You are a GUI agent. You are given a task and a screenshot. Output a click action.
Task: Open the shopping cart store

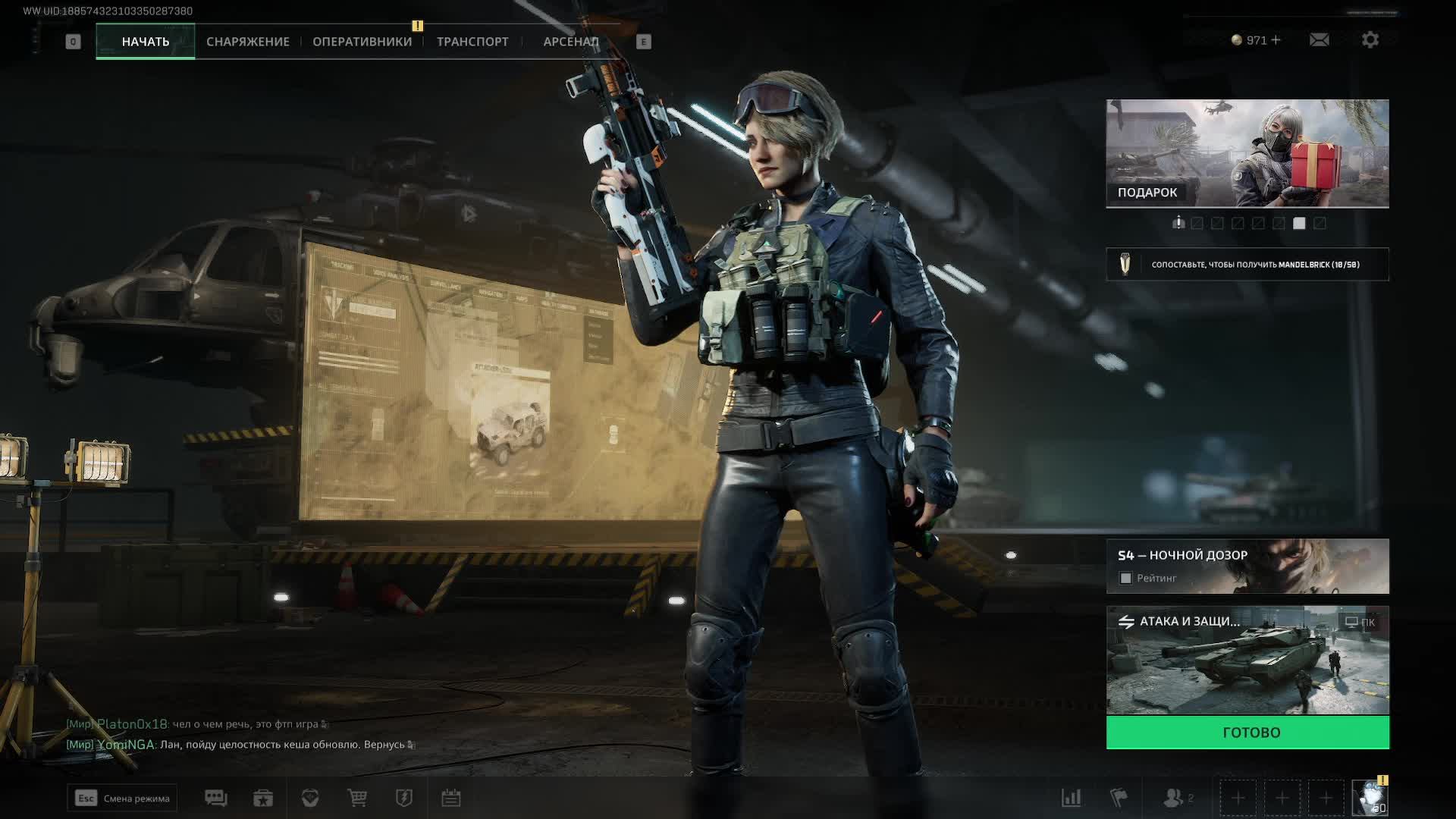click(357, 798)
